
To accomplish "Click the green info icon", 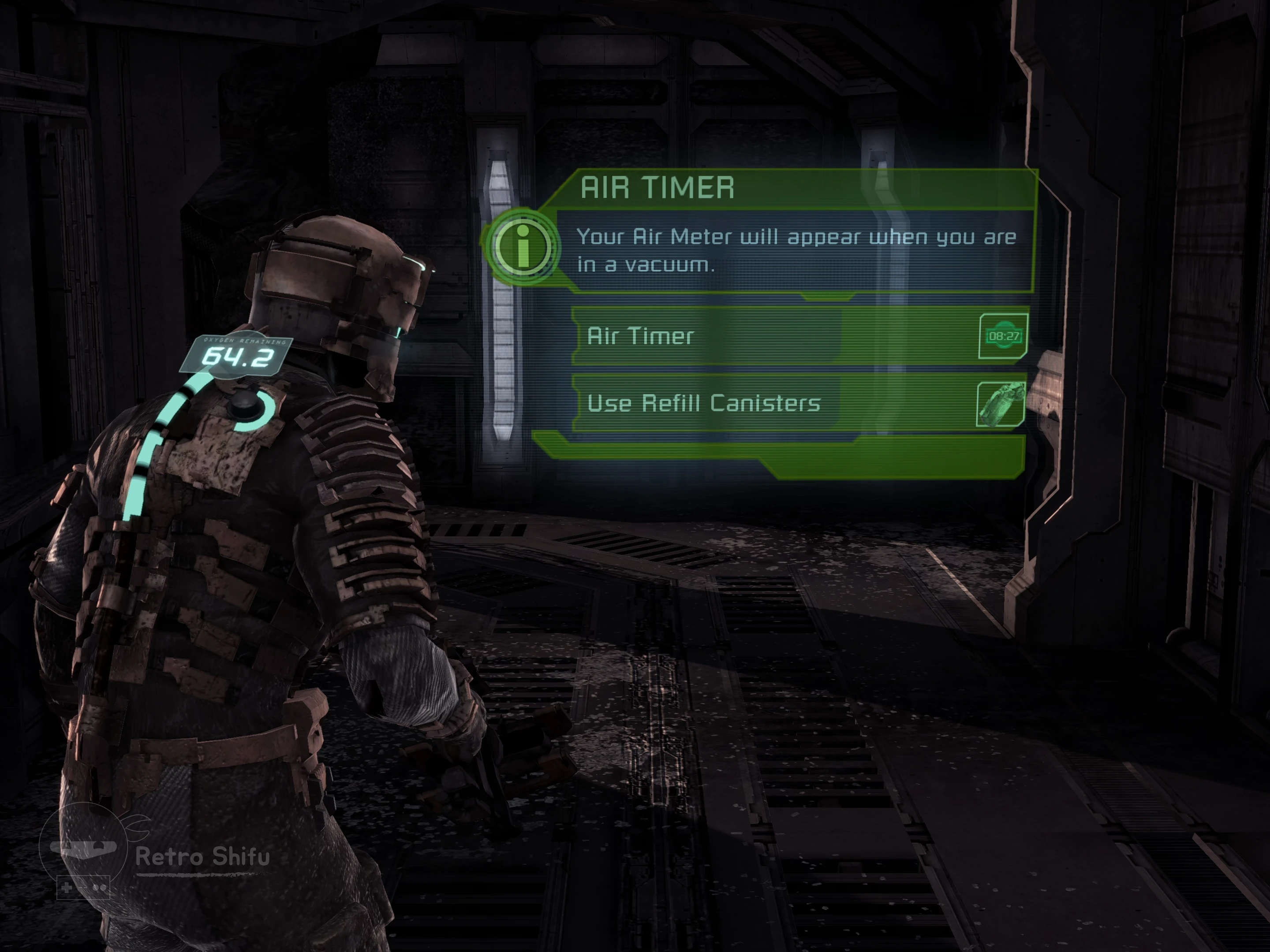I will tap(522, 247).
